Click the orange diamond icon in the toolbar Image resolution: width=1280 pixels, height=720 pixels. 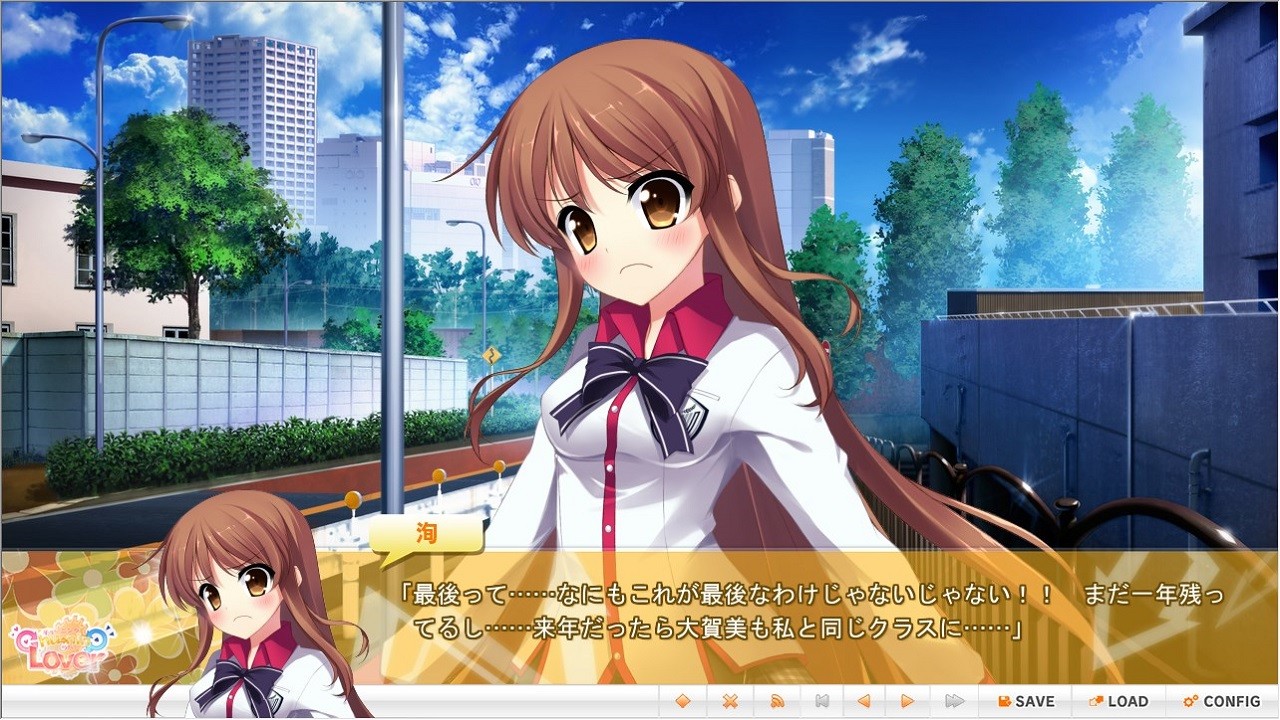pos(683,701)
